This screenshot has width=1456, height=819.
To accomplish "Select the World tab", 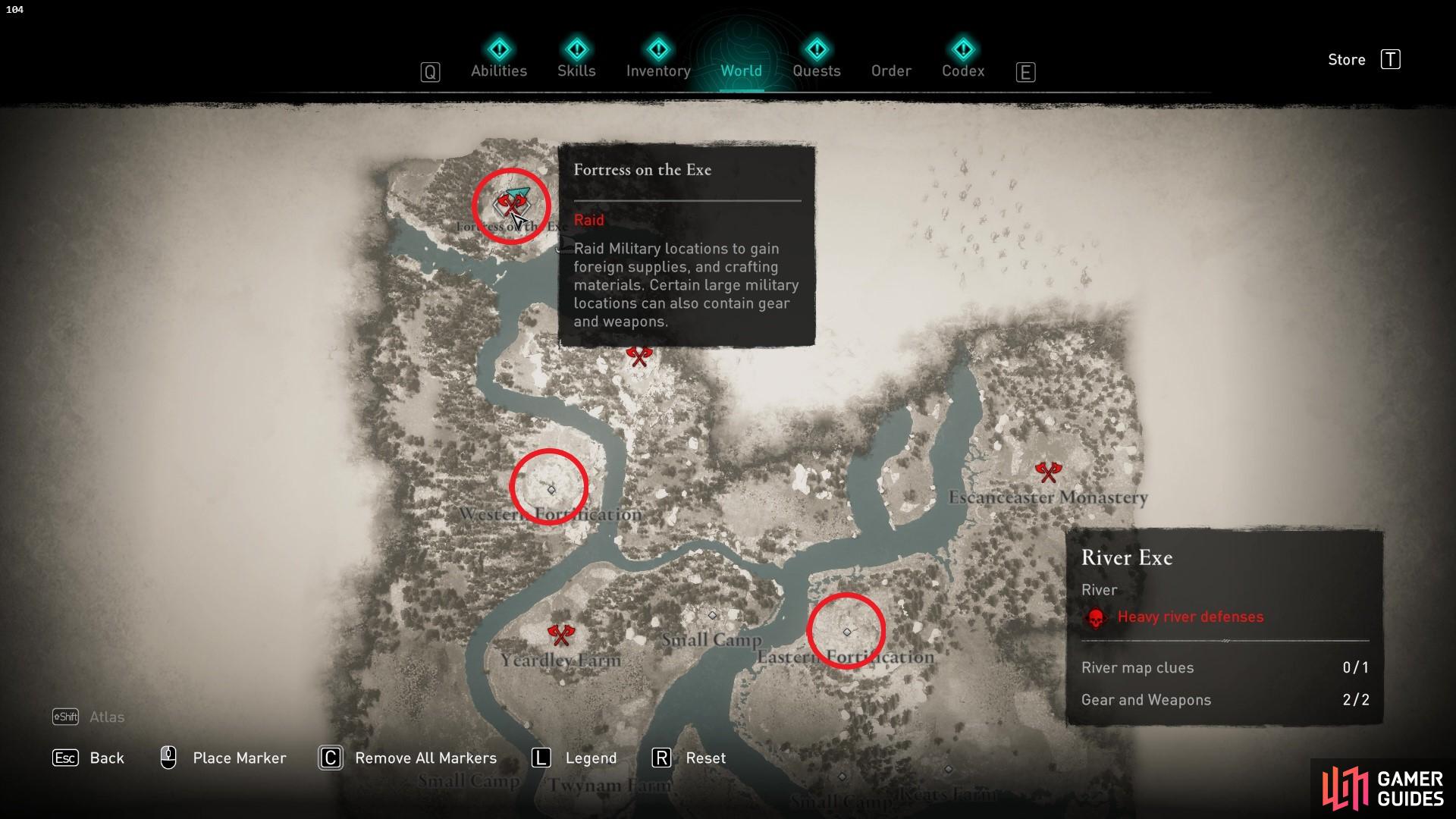I will click(741, 71).
